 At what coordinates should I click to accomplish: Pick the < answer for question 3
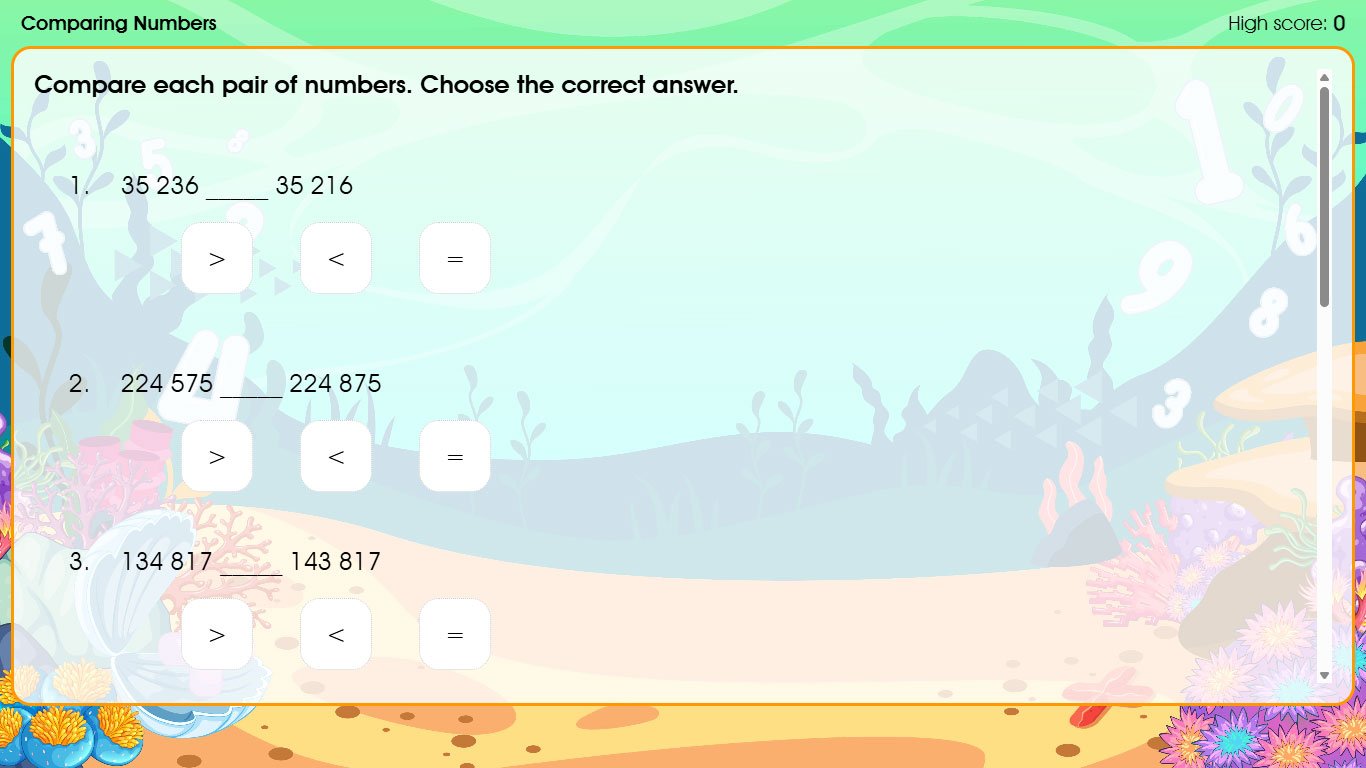pos(336,633)
